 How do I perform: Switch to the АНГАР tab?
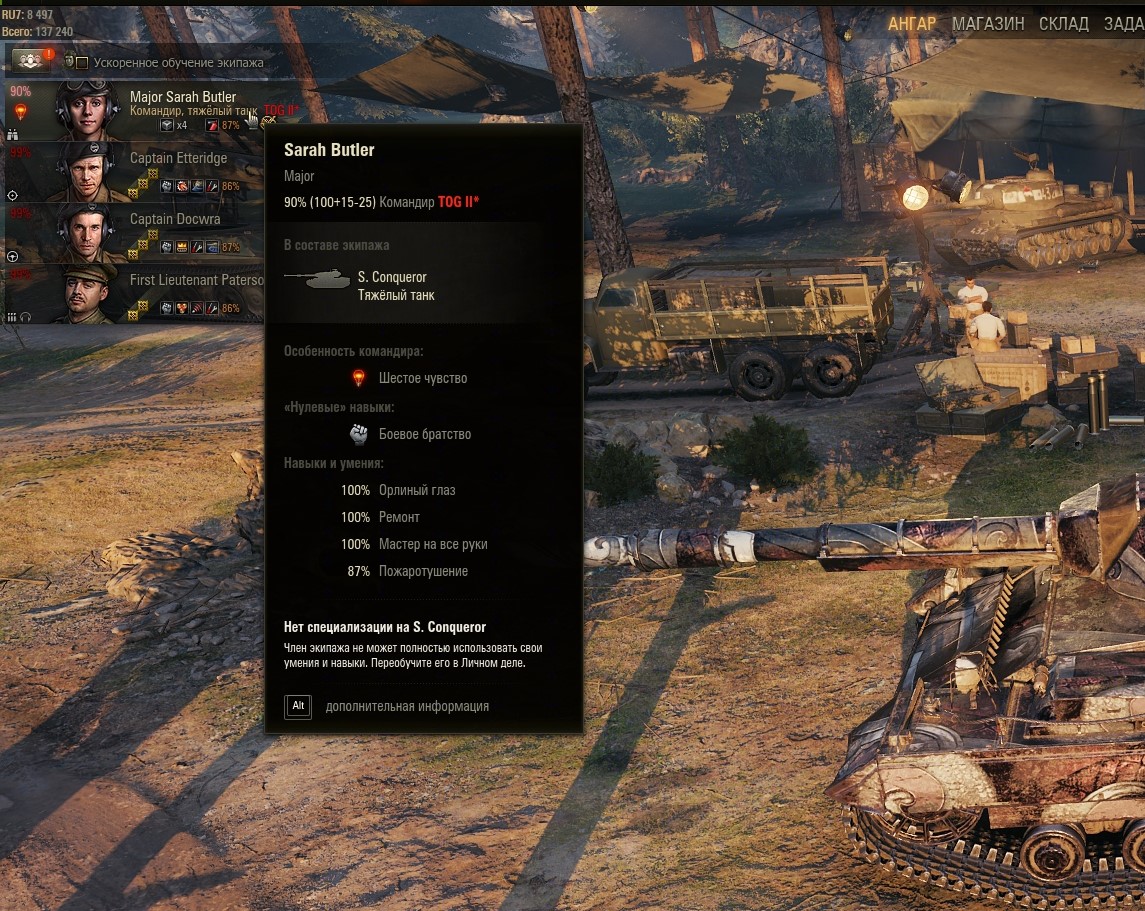[x=911, y=24]
